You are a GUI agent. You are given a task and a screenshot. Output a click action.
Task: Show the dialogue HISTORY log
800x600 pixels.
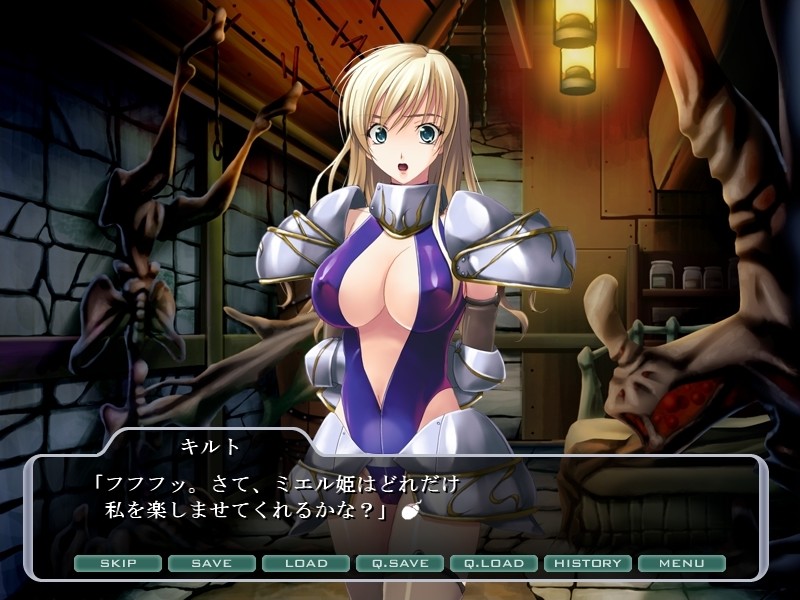588,563
